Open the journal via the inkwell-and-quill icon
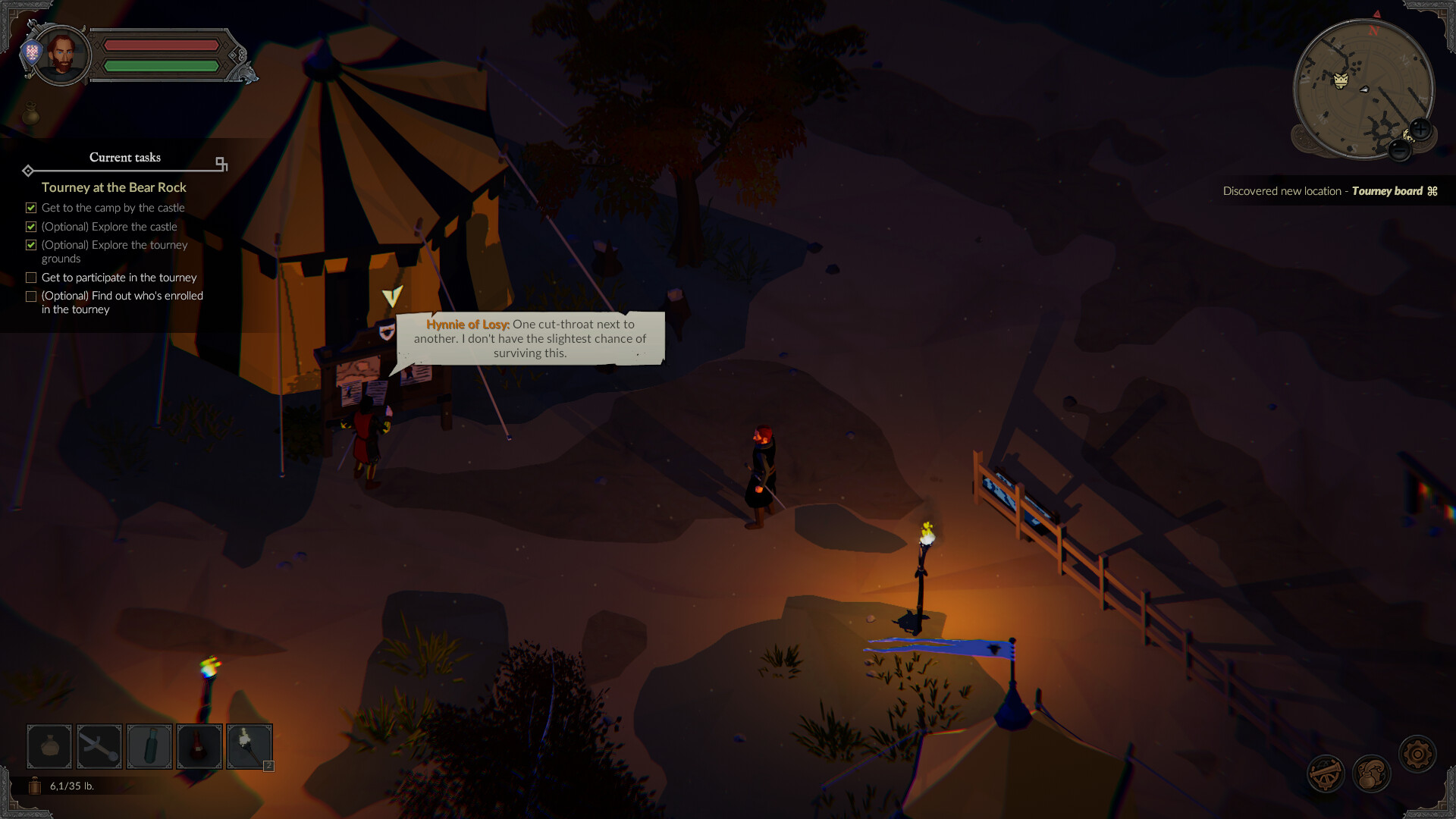This screenshot has height=819, width=1456. click(1370, 773)
